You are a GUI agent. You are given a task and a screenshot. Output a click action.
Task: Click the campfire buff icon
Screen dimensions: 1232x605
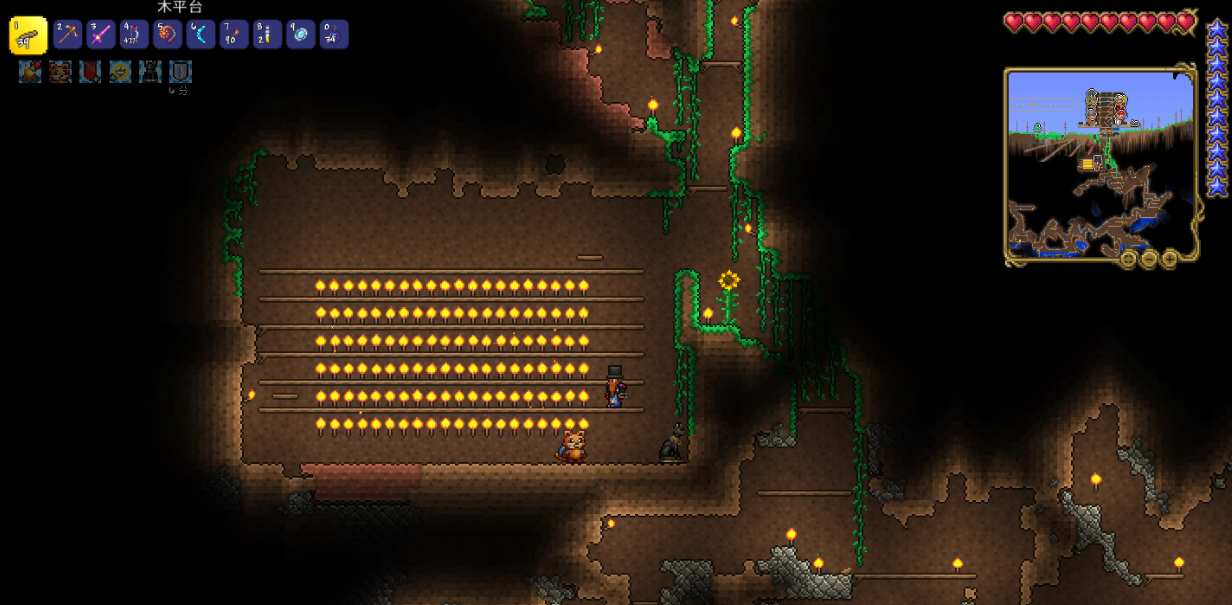(x=30, y=72)
